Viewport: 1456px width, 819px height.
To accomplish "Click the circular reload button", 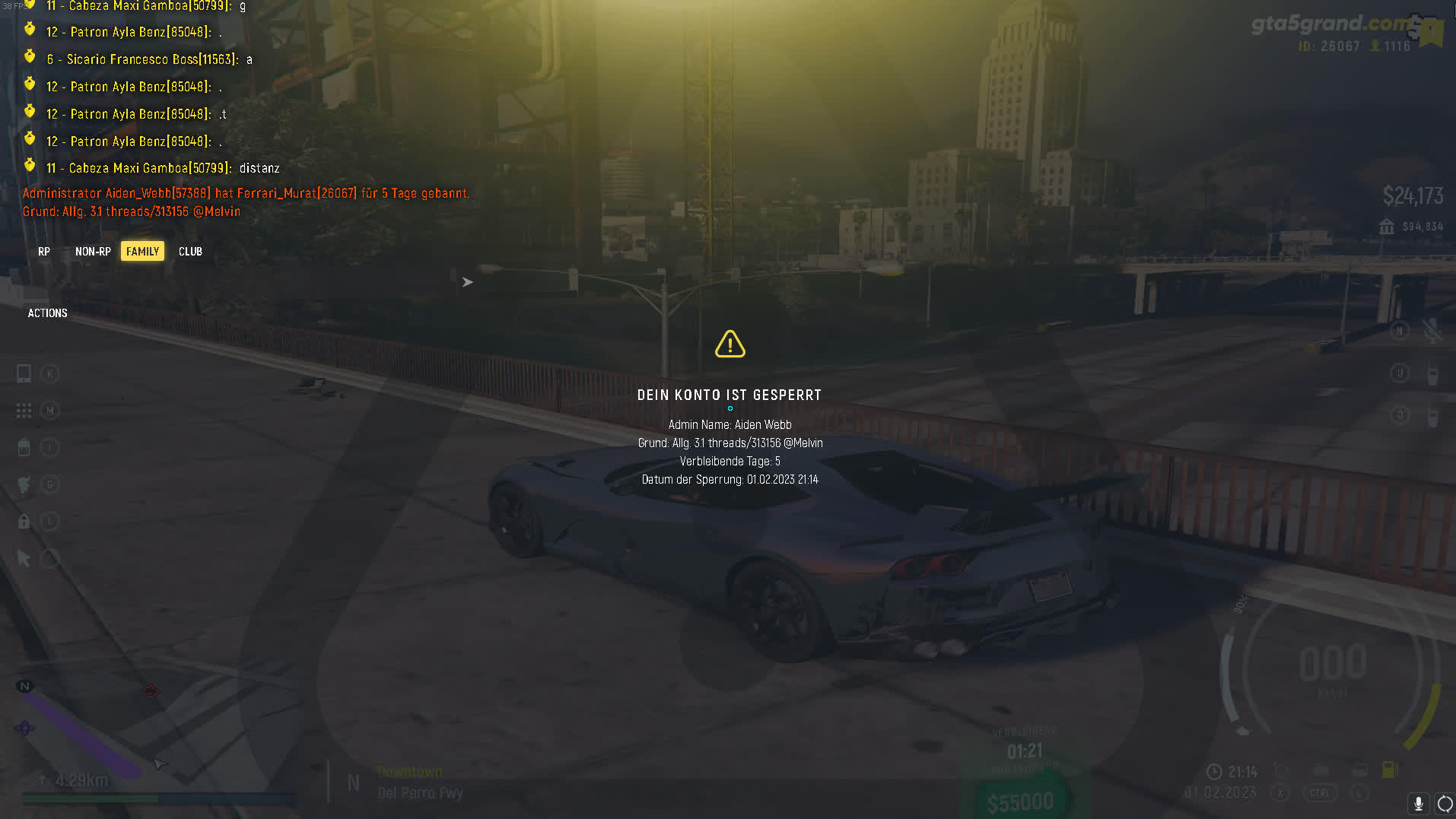I will click(1444, 803).
